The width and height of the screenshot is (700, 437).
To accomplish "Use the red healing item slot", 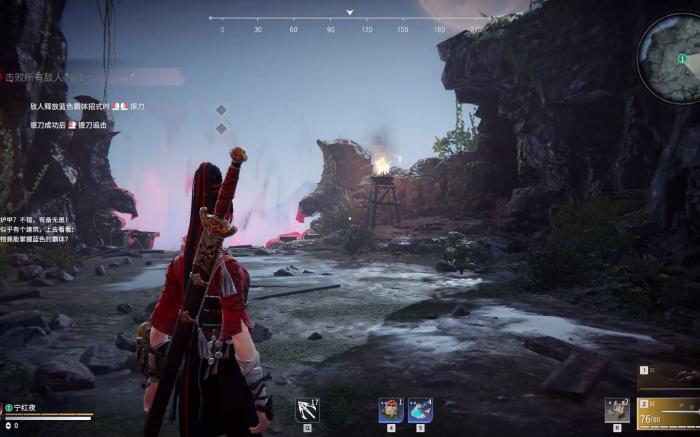I will (x=391, y=410).
